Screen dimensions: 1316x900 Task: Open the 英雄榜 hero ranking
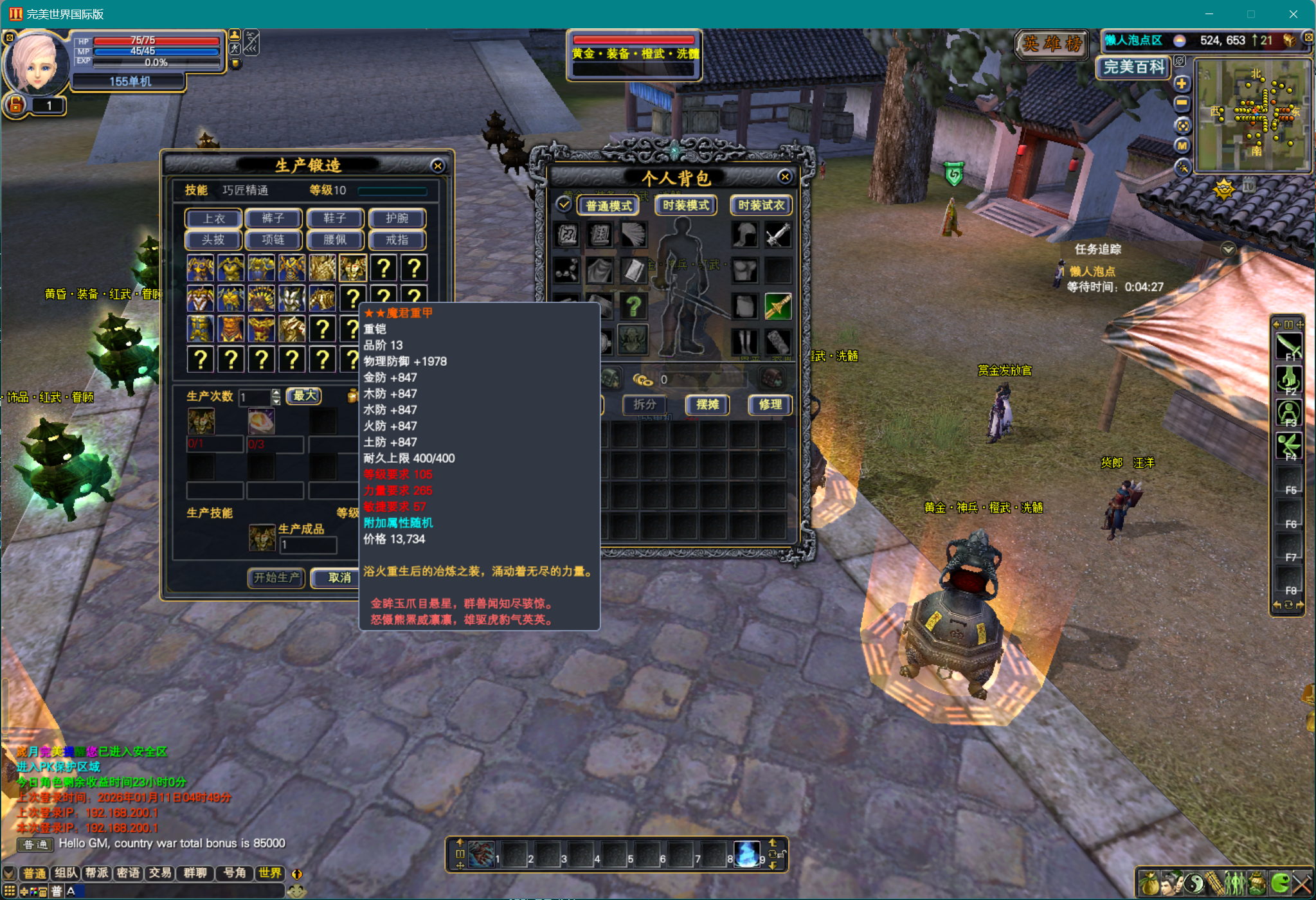click(x=1052, y=44)
